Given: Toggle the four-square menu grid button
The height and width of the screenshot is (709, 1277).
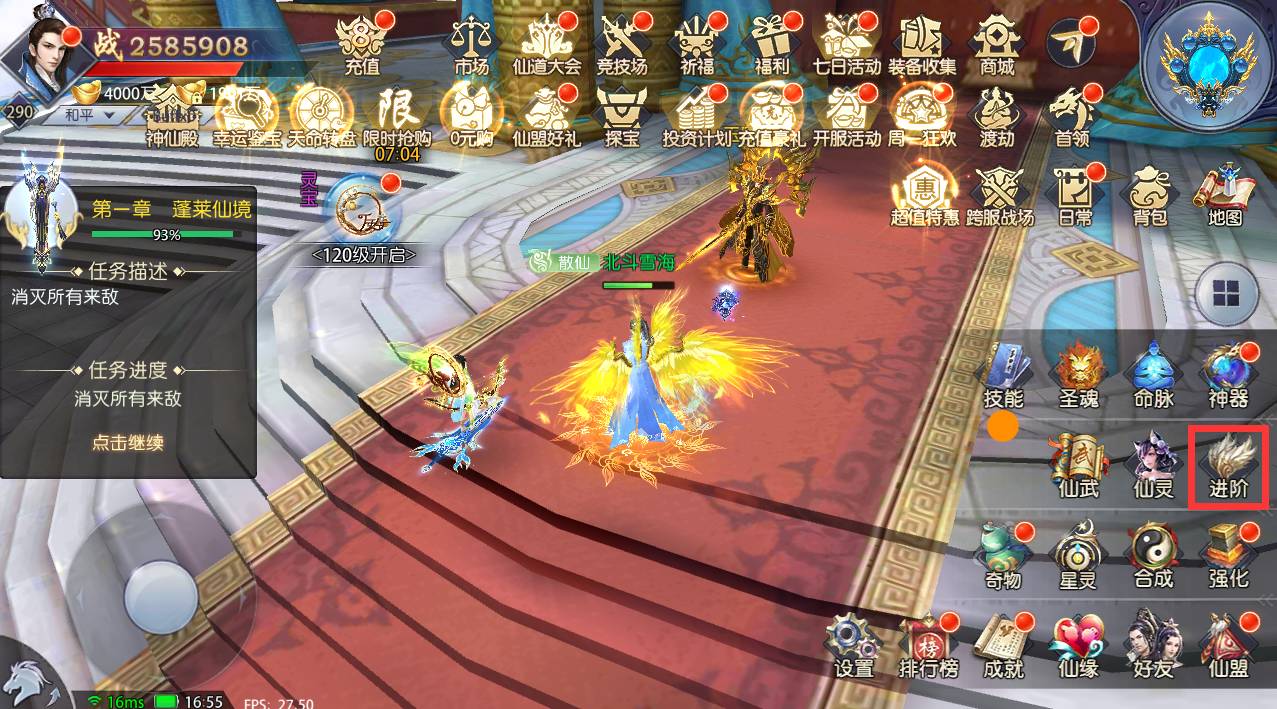Looking at the screenshot, I should (x=1226, y=295).
